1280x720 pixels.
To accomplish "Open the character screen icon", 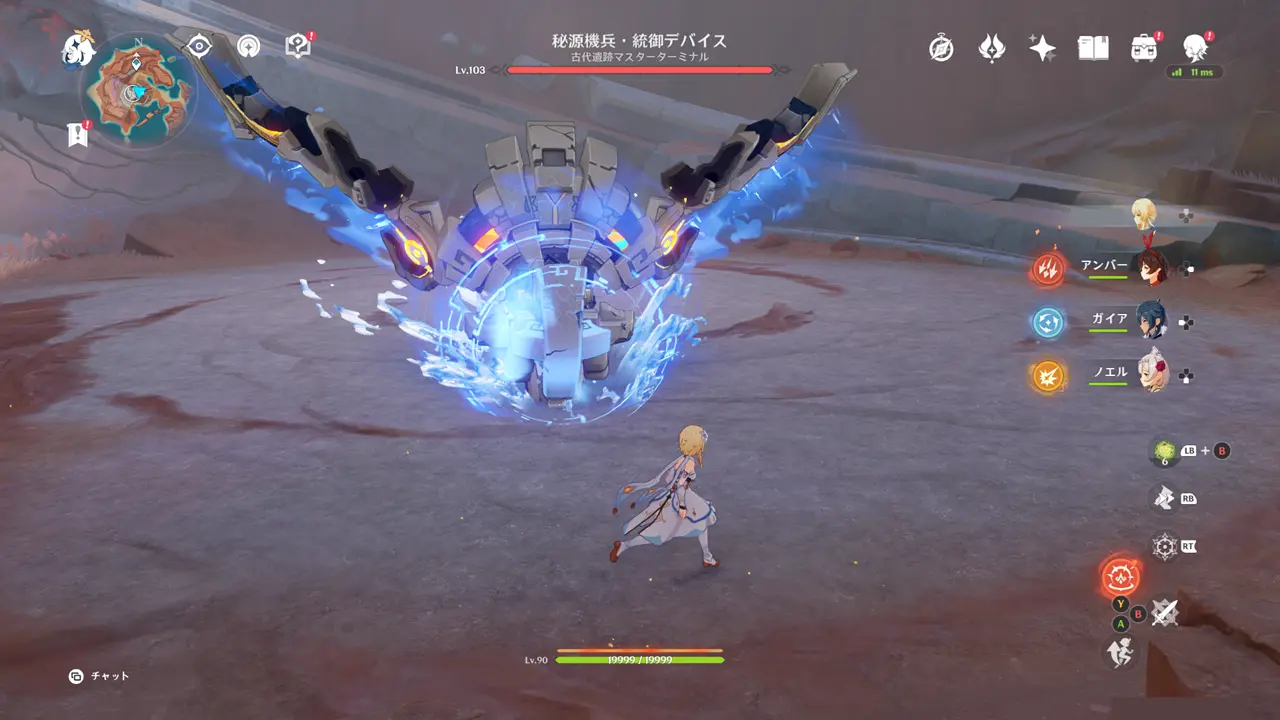I will point(1193,45).
